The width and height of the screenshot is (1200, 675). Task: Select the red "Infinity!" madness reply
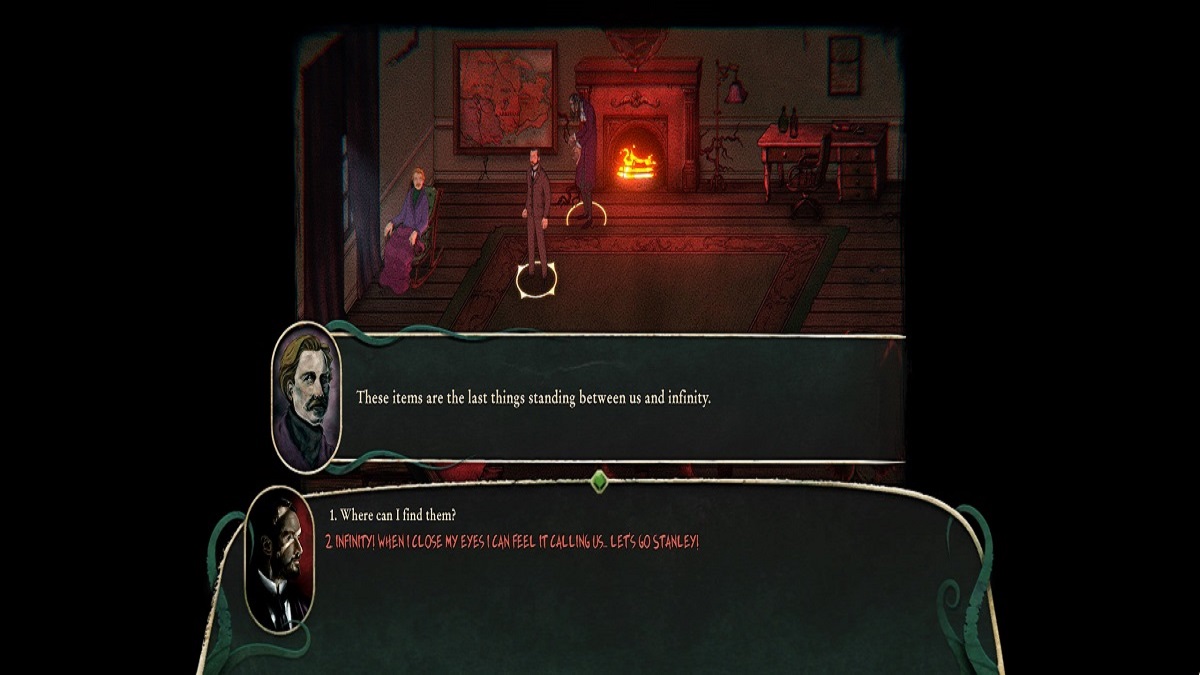[x=512, y=541]
